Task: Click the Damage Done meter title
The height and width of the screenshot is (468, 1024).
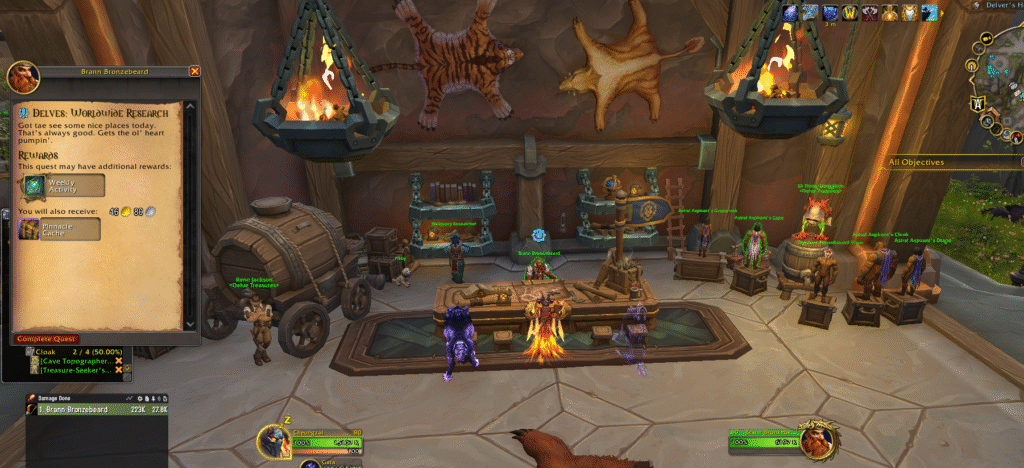Action: pos(60,399)
